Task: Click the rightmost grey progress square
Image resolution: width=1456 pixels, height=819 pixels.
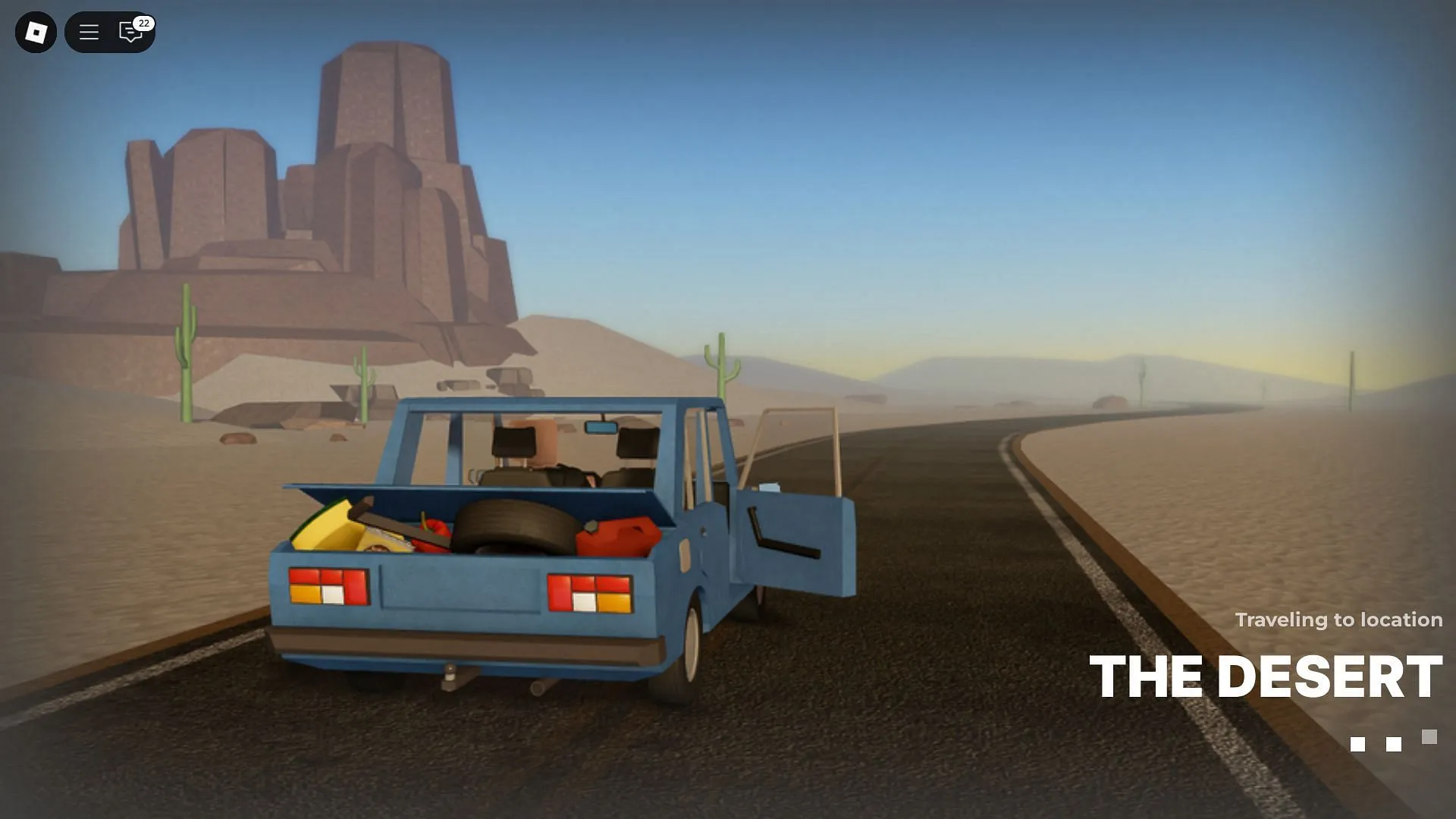Action: [1430, 736]
